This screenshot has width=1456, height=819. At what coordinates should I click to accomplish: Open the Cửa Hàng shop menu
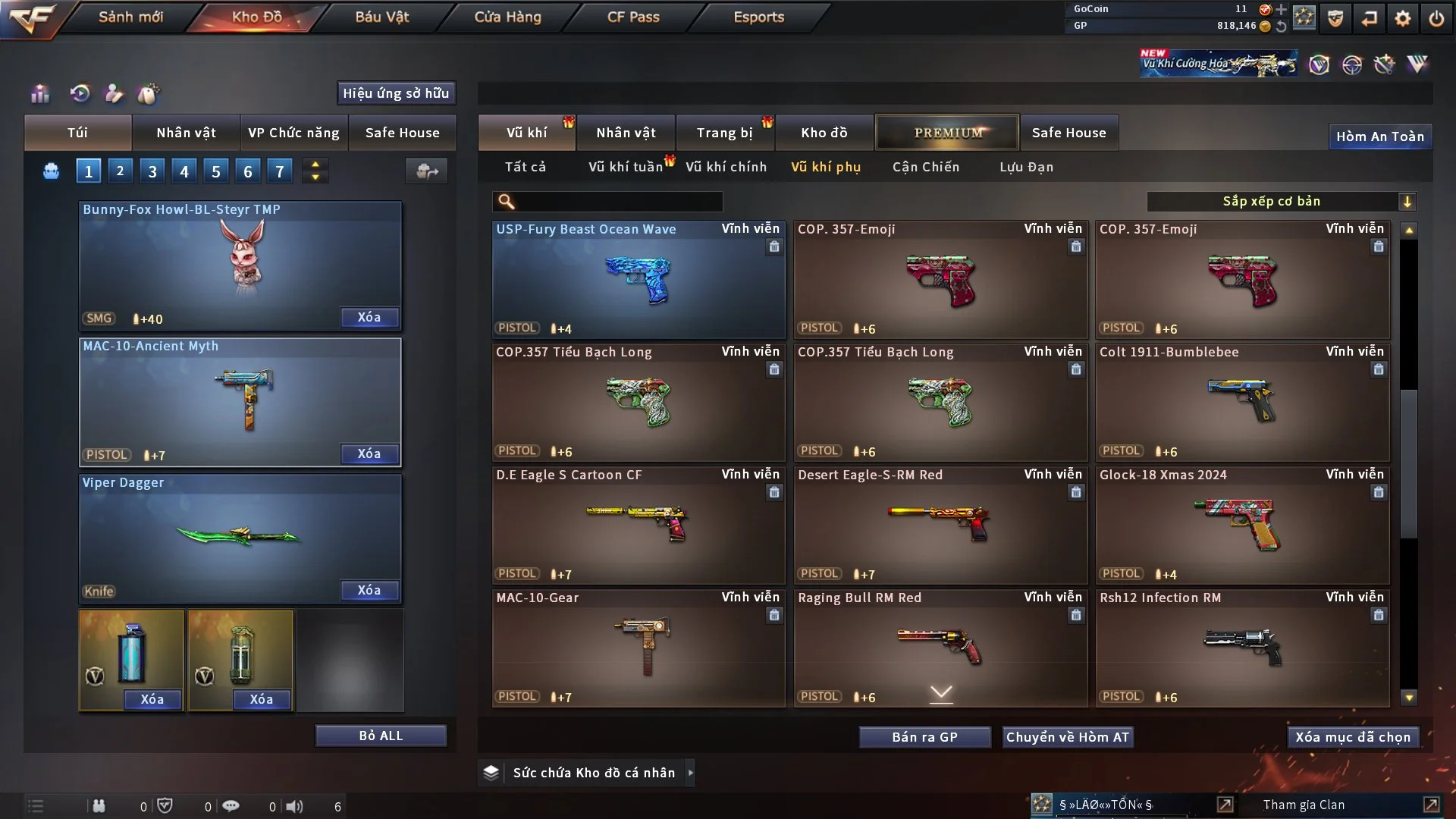click(507, 17)
